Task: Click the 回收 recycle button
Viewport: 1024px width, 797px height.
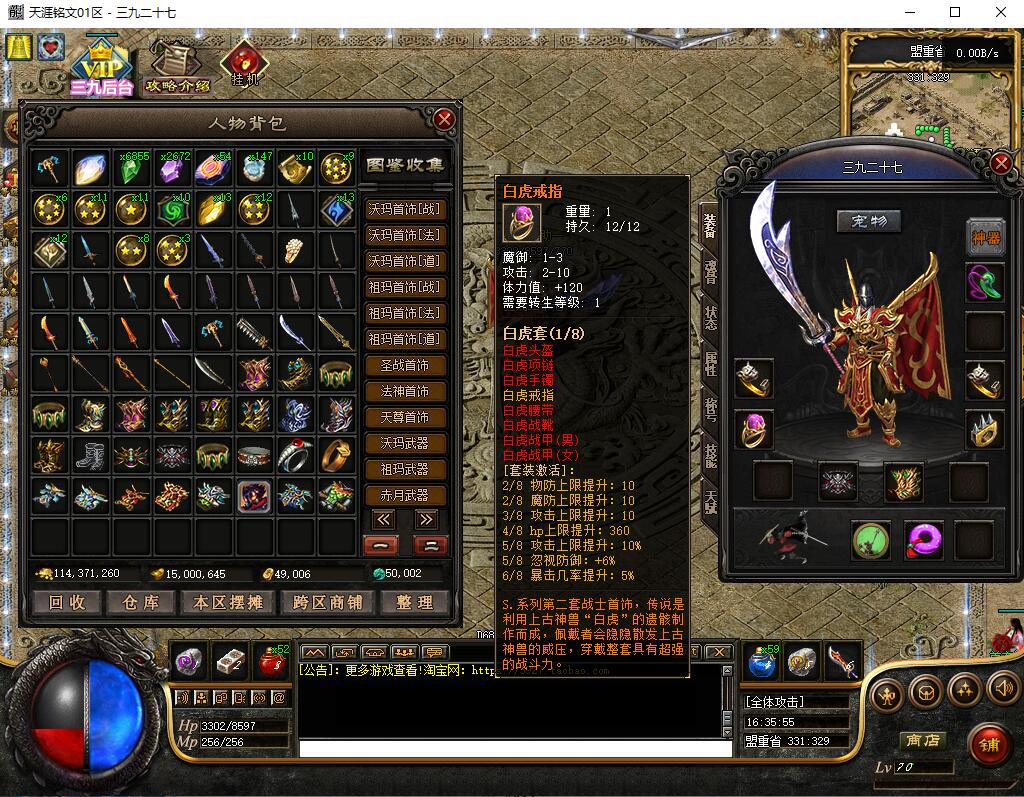Action: [x=67, y=602]
